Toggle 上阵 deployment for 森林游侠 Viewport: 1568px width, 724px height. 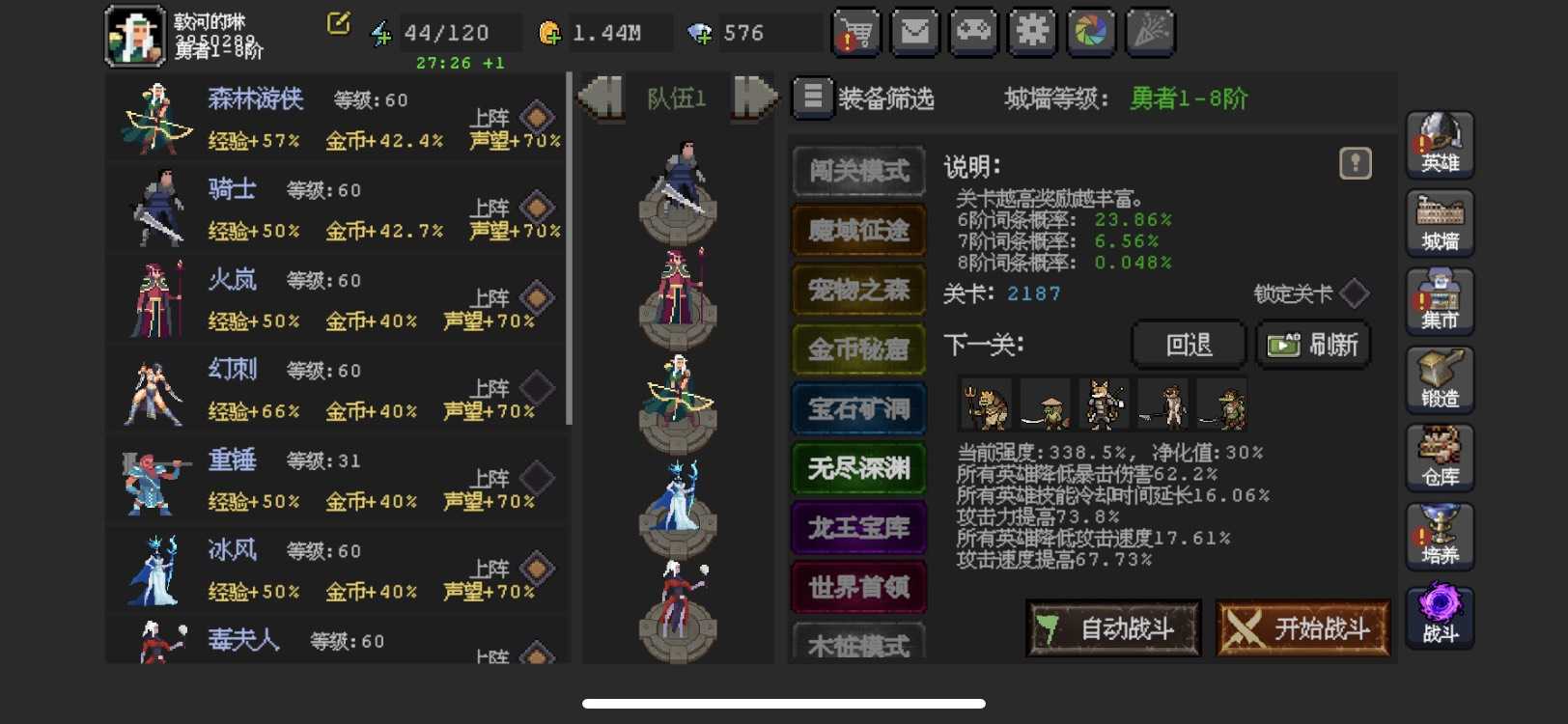point(537,117)
